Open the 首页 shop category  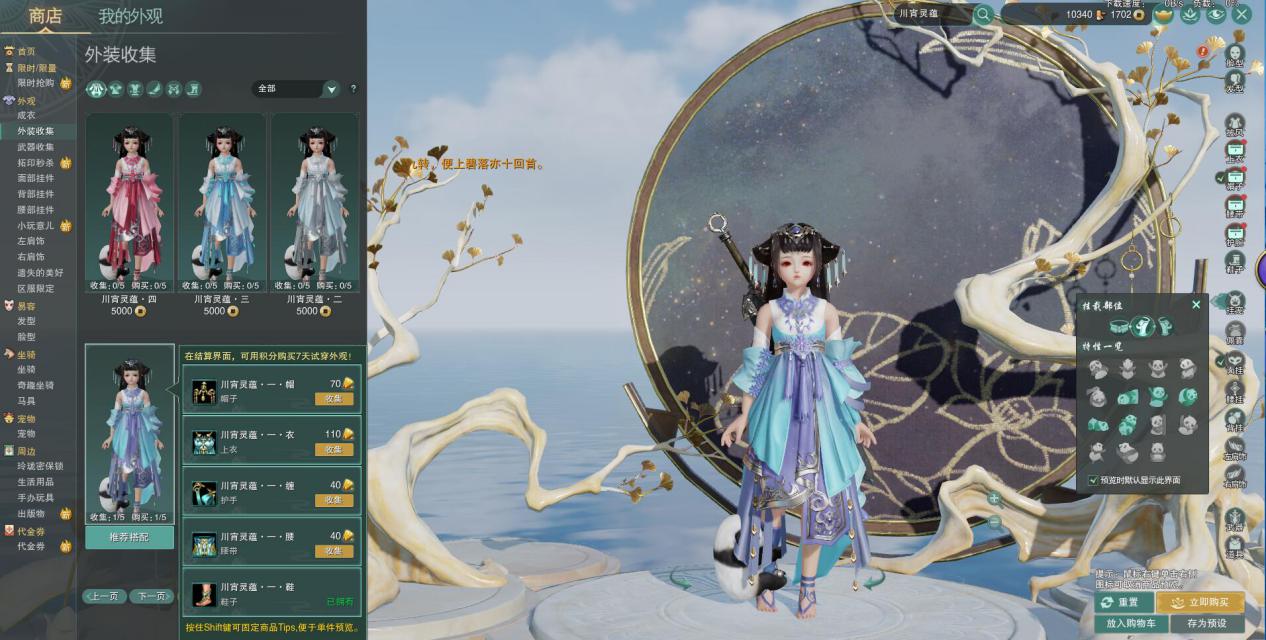point(26,51)
